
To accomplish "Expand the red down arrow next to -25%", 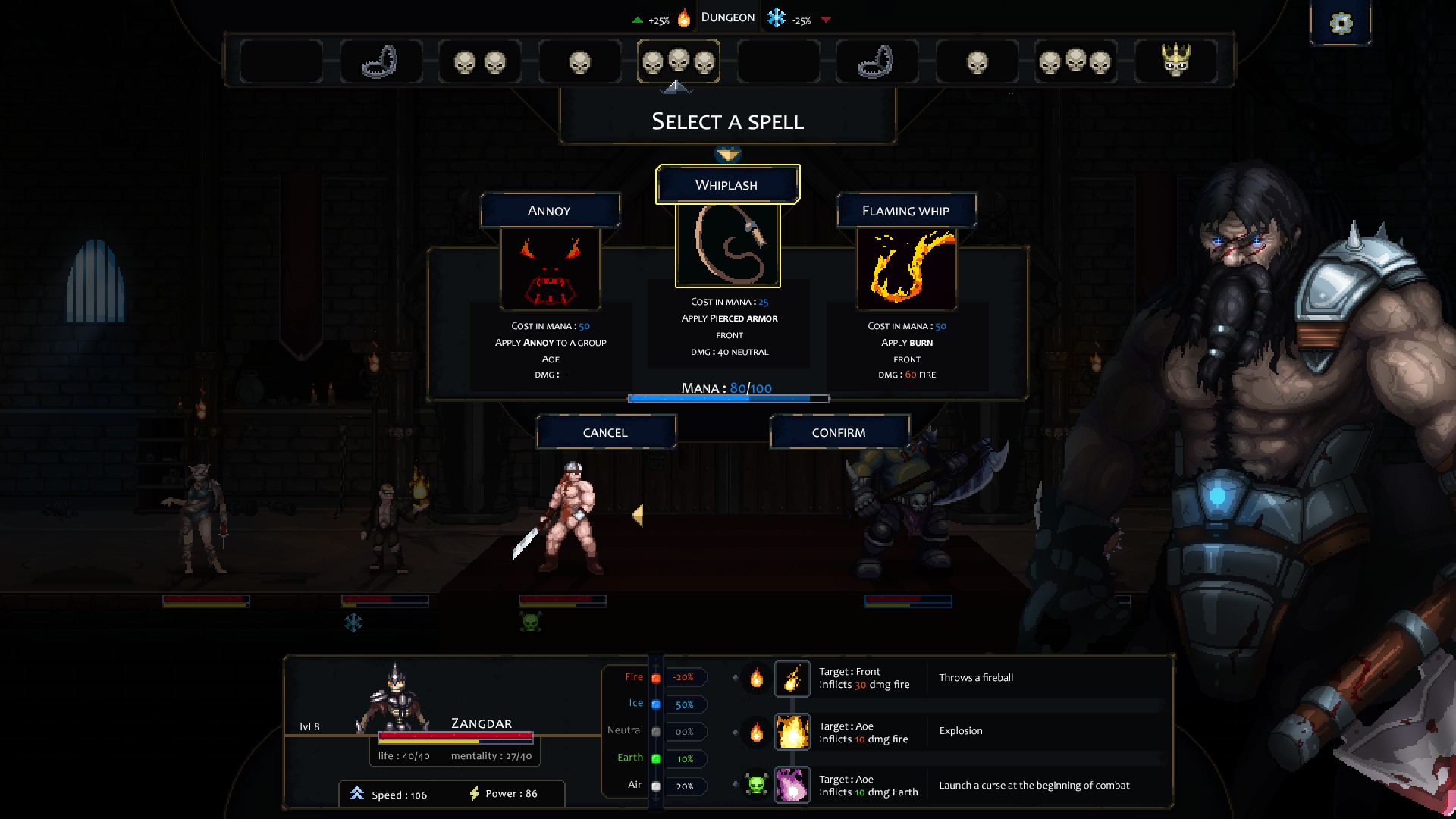I will [826, 19].
